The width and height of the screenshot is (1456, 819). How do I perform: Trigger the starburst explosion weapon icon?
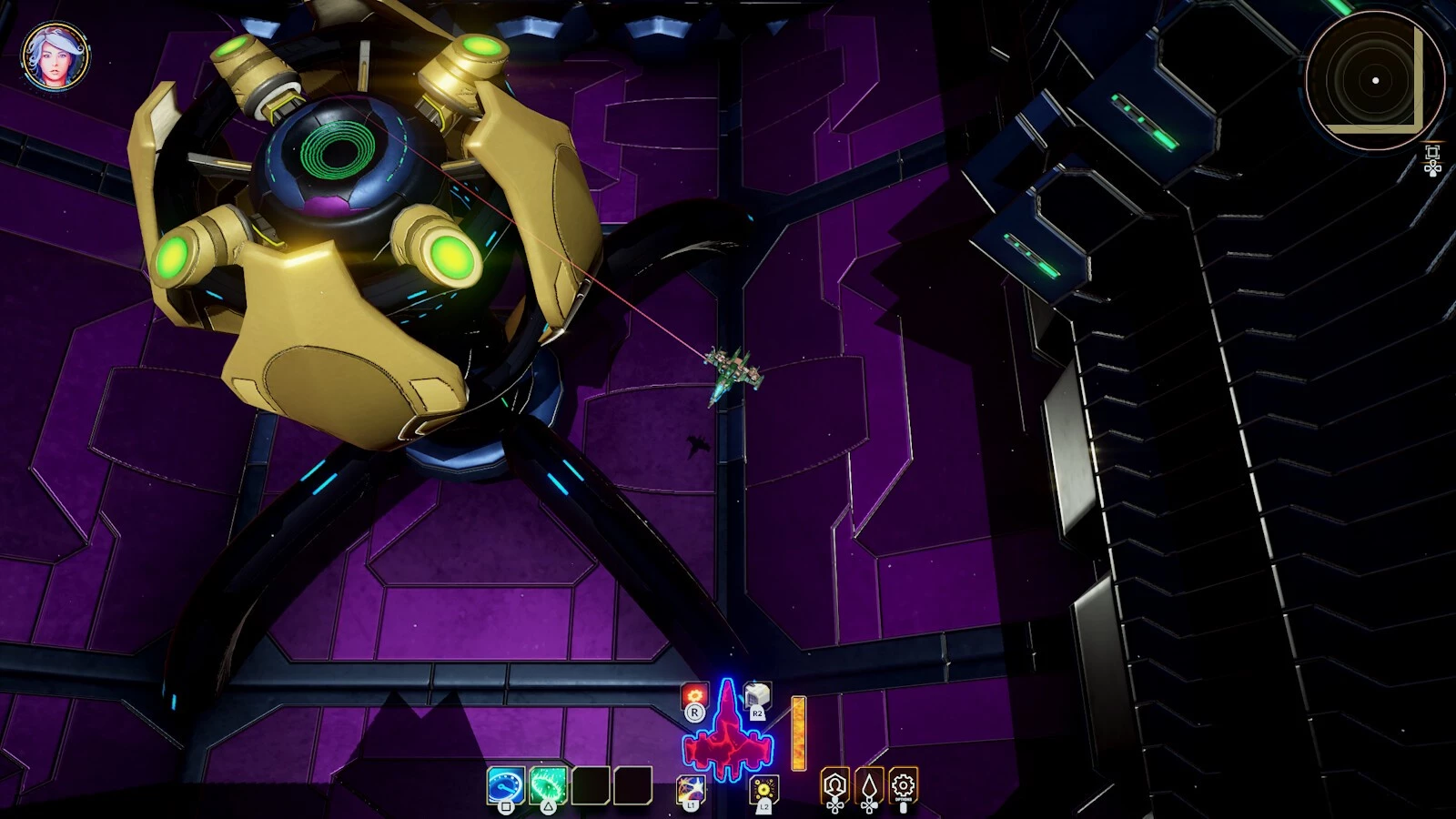[691, 787]
